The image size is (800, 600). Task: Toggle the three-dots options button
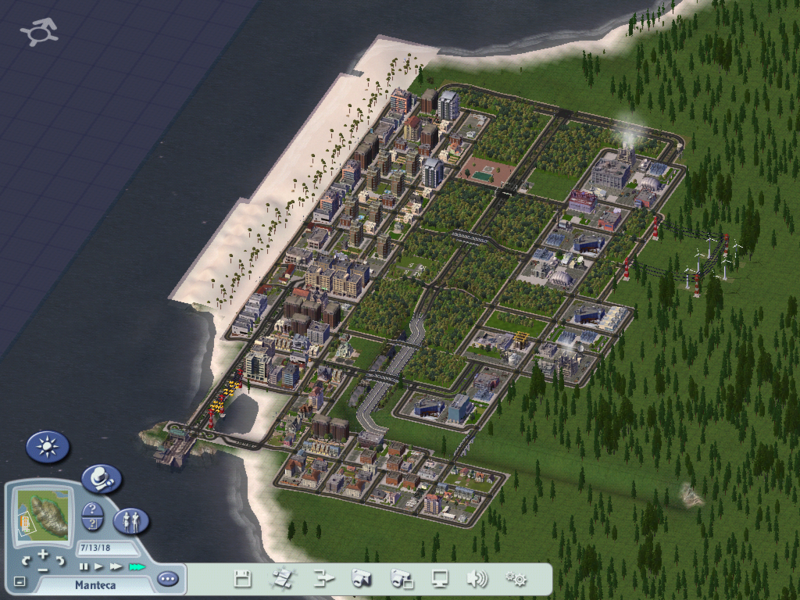pos(167,578)
